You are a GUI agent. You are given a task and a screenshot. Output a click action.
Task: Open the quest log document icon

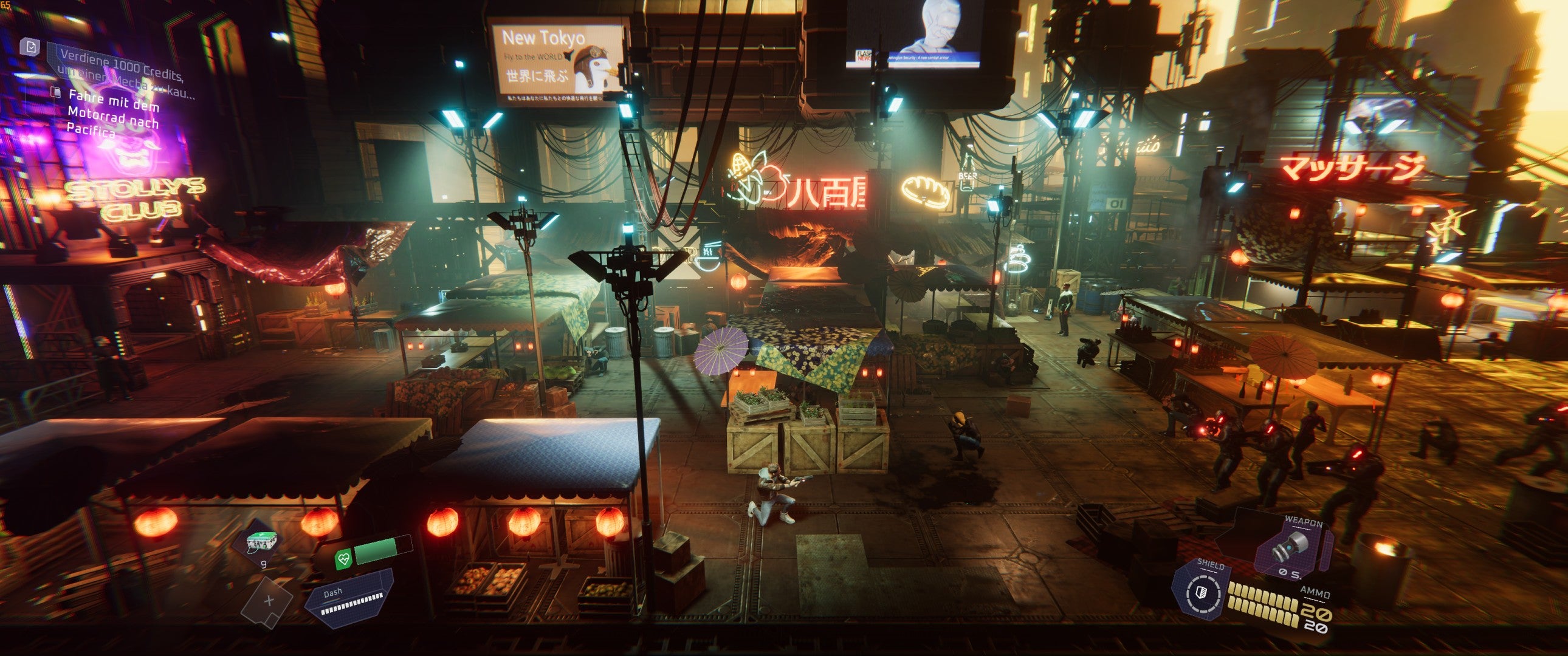tap(31, 46)
